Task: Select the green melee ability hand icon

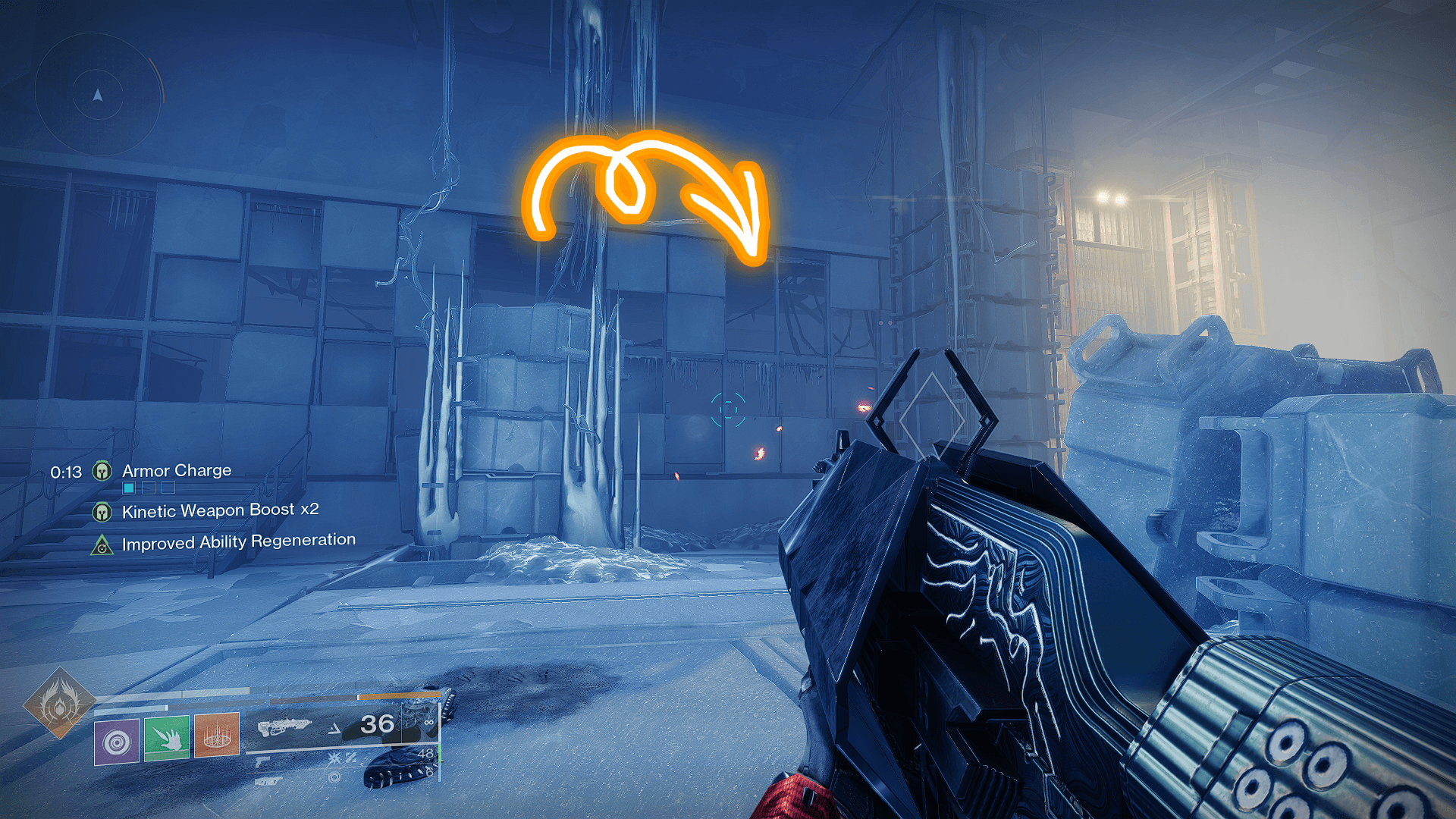Action: click(168, 739)
